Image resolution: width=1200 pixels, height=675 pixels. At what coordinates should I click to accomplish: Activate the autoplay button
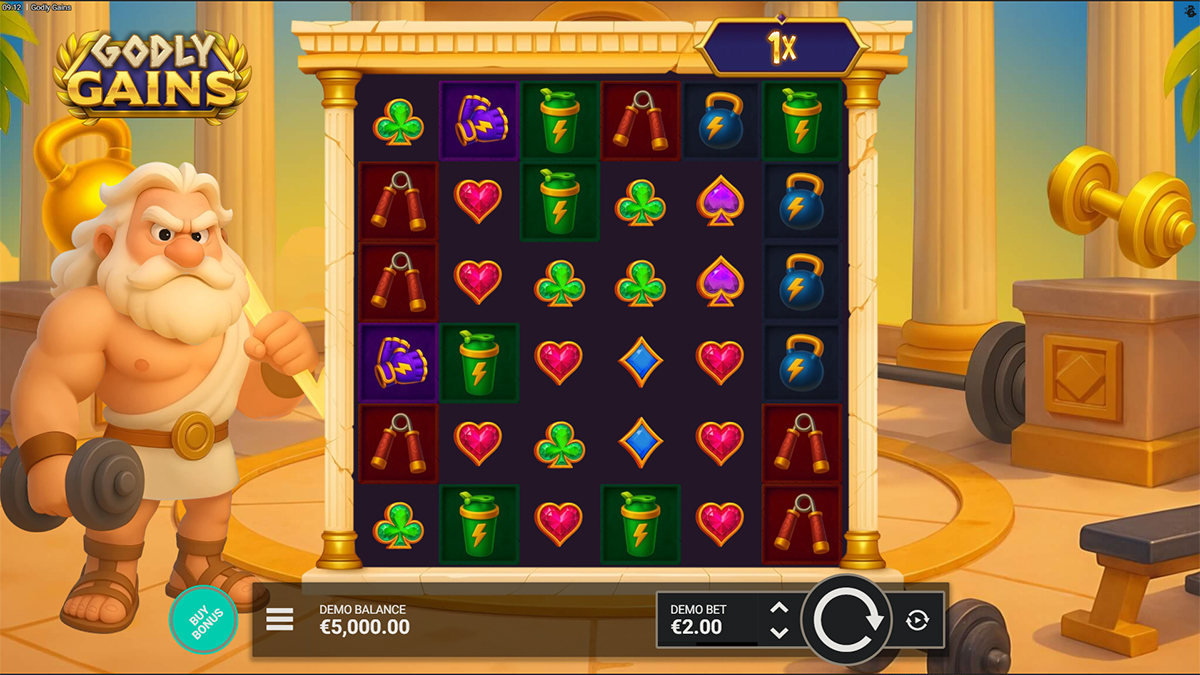click(917, 620)
